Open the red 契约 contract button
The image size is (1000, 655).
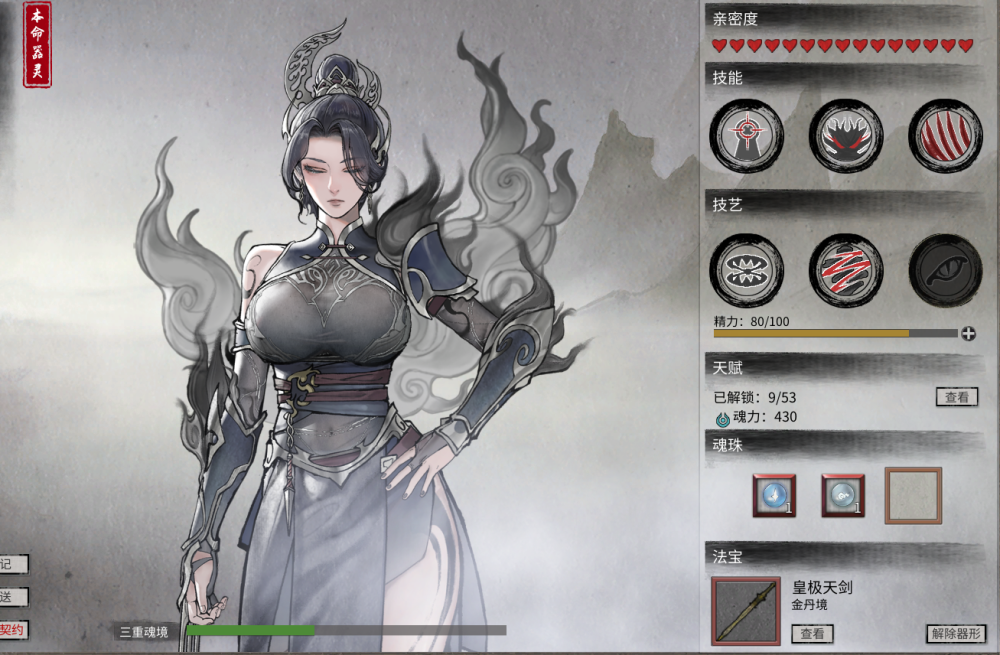point(12,630)
